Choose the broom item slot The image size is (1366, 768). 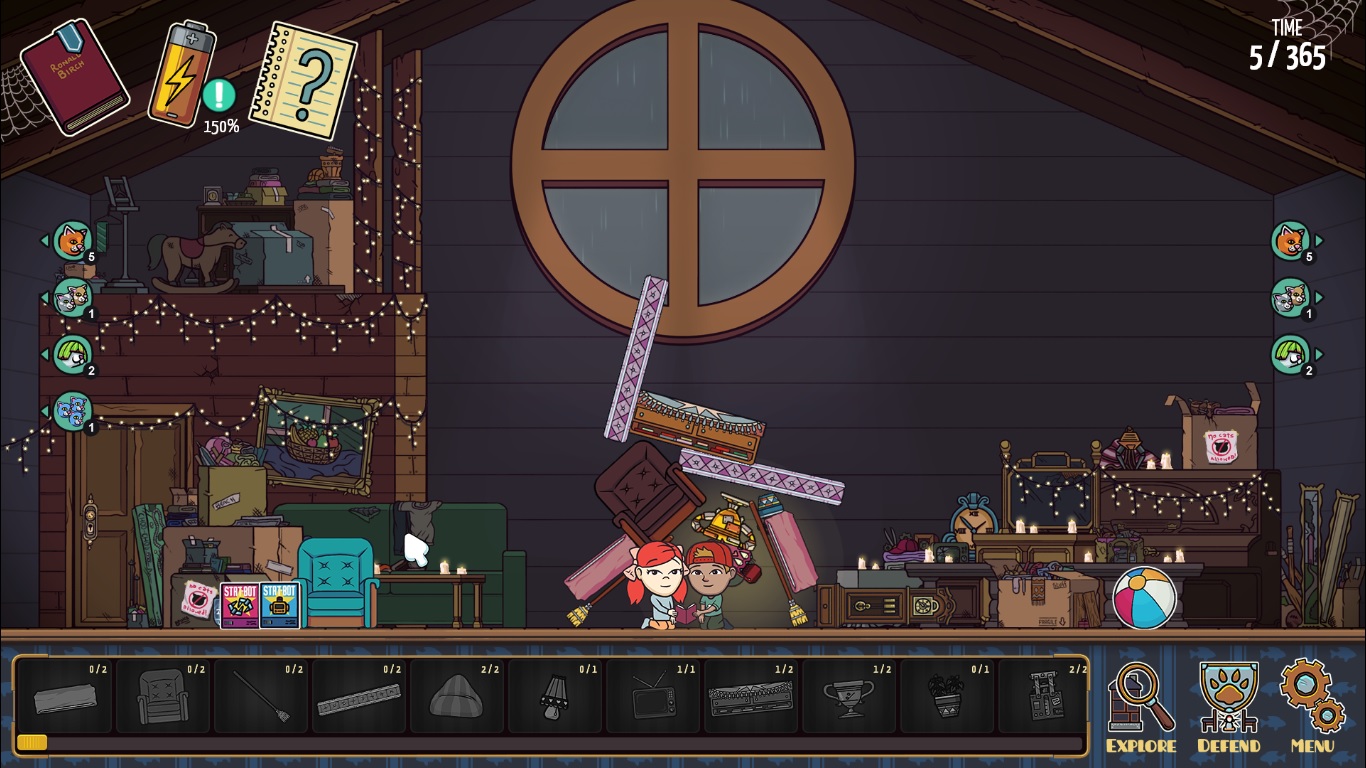pyautogui.click(x=260, y=696)
